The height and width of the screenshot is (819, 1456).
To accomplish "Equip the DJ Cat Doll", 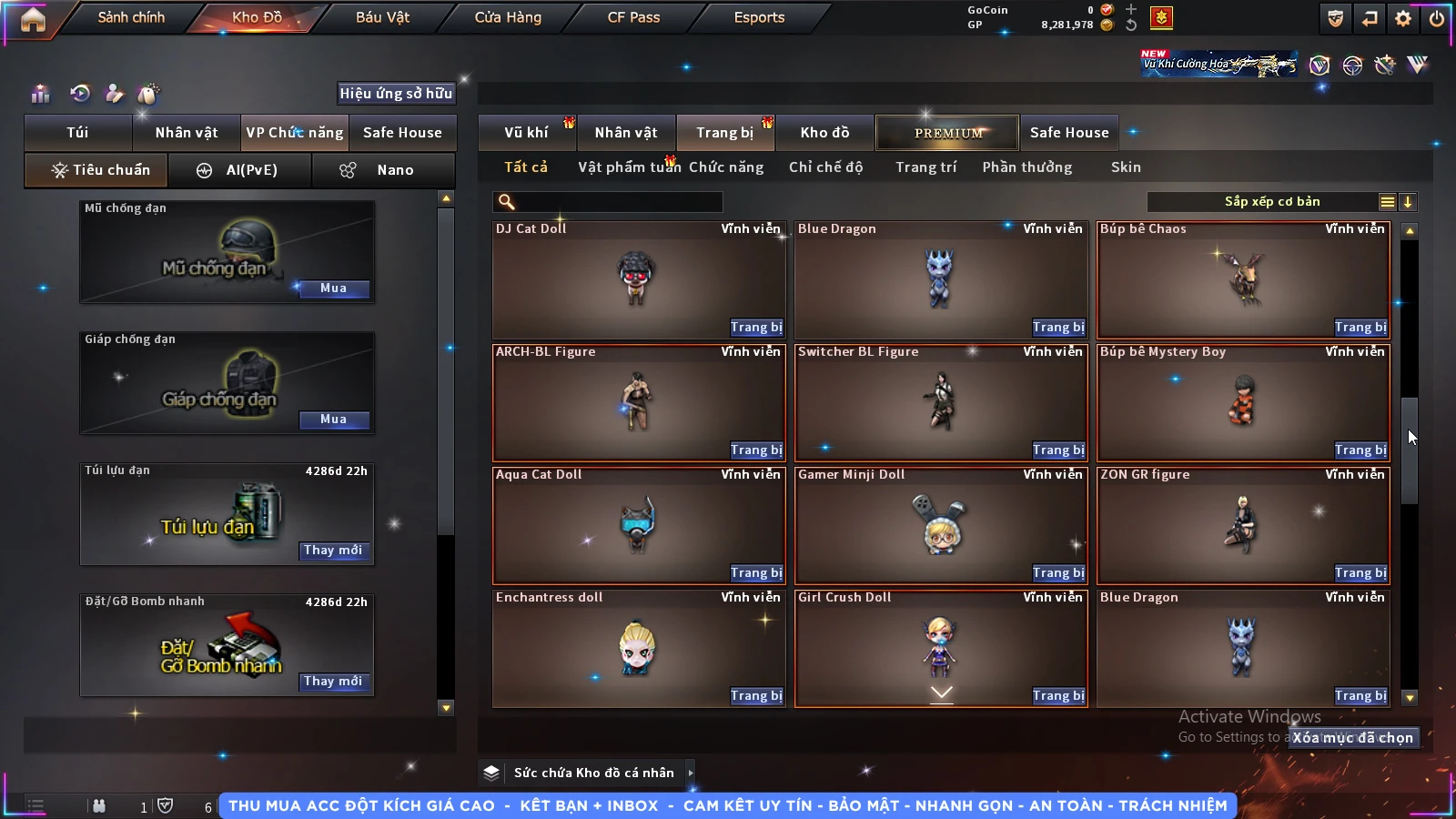I will tap(755, 328).
